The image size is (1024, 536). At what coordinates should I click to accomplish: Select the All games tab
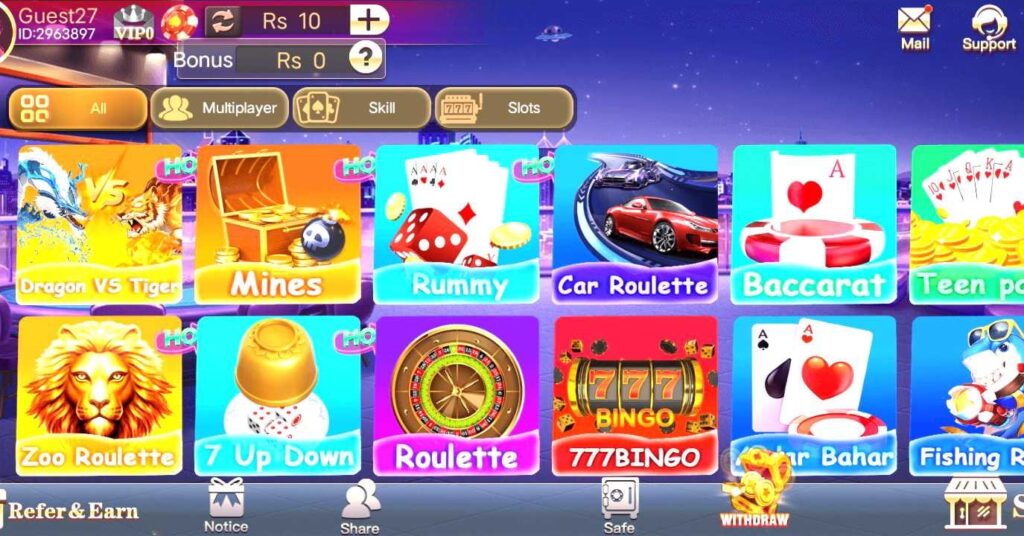pyautogui.click(x=77, y=108)
